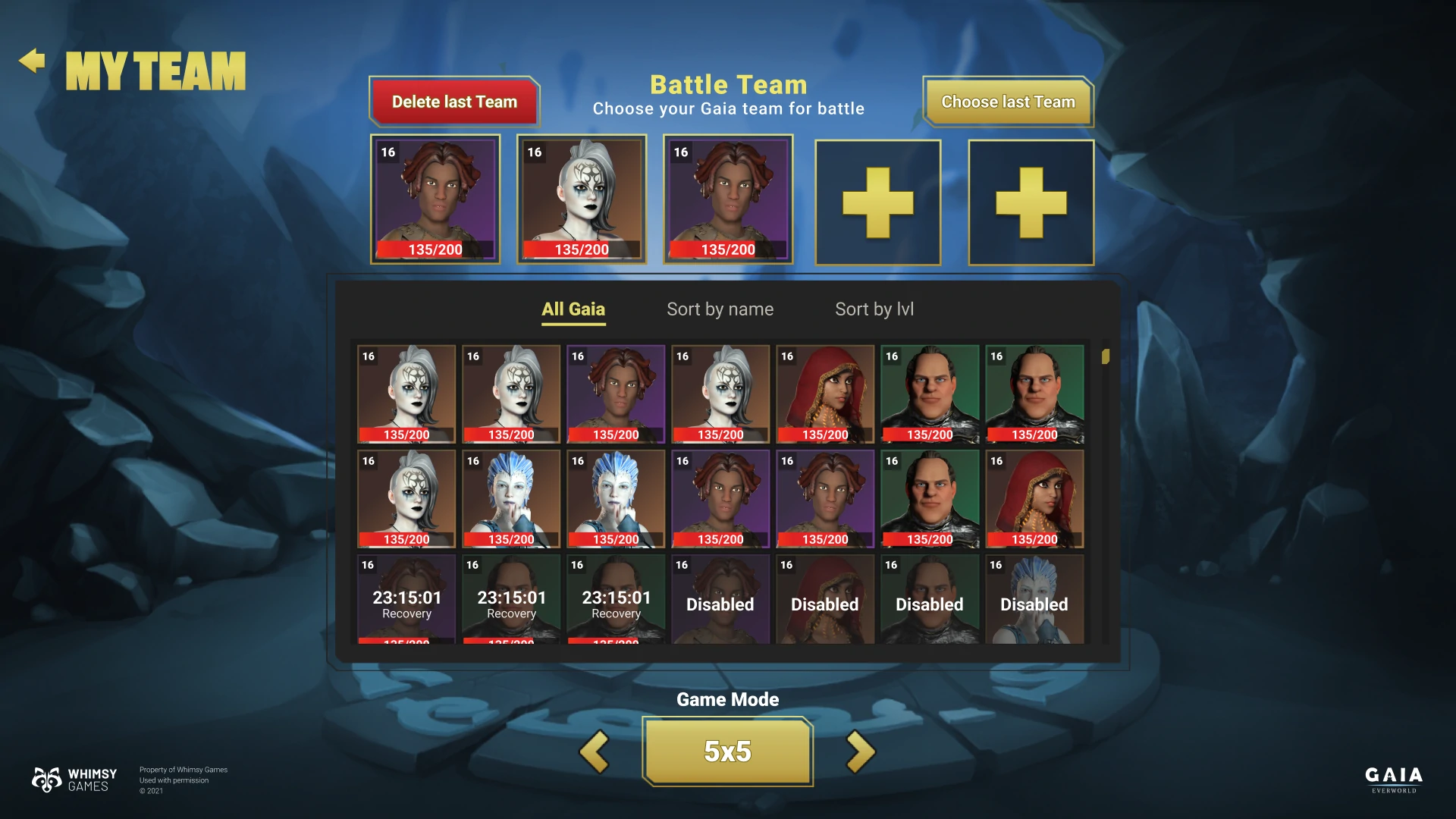Image resolution: width=1456 pixels, height=819 pixels.
Task: Click the Gaia roster scrollbar handle
Action: click(x=1106, y=356)
